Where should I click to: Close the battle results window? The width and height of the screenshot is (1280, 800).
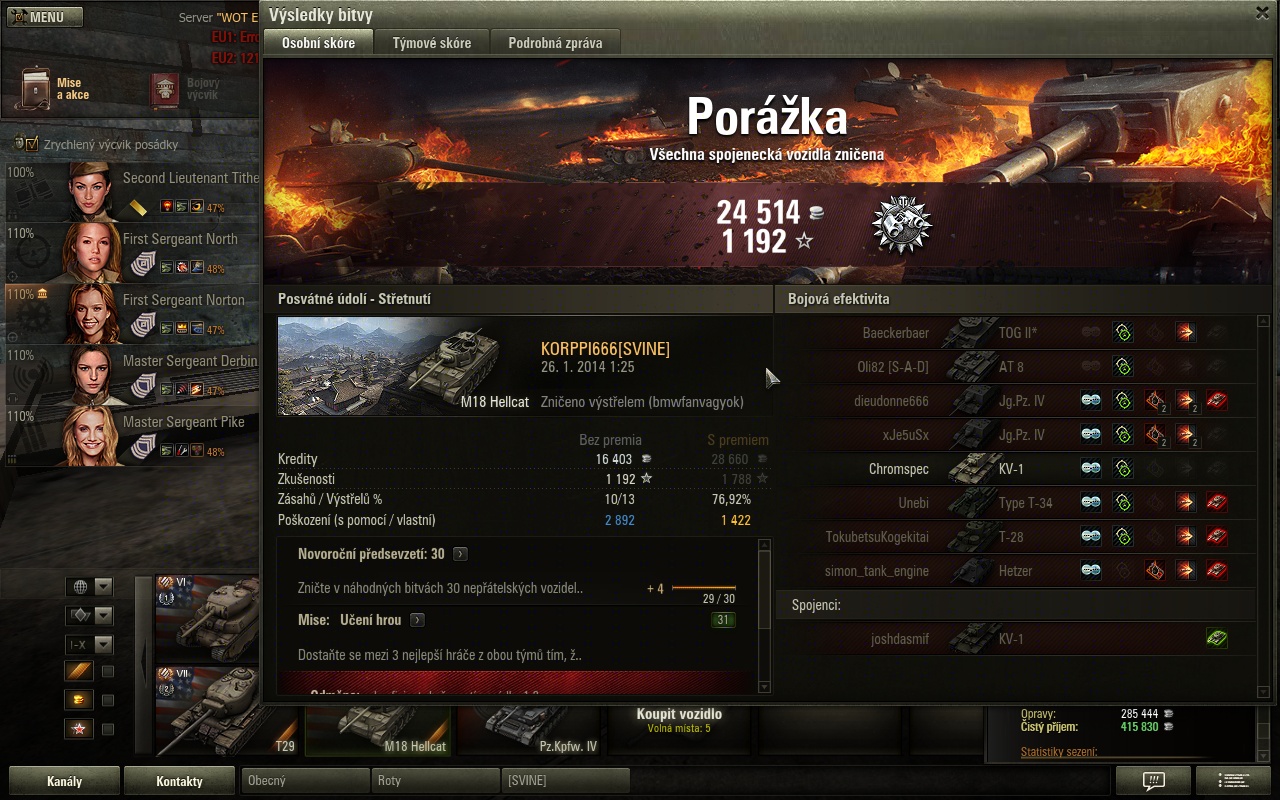1262,13
